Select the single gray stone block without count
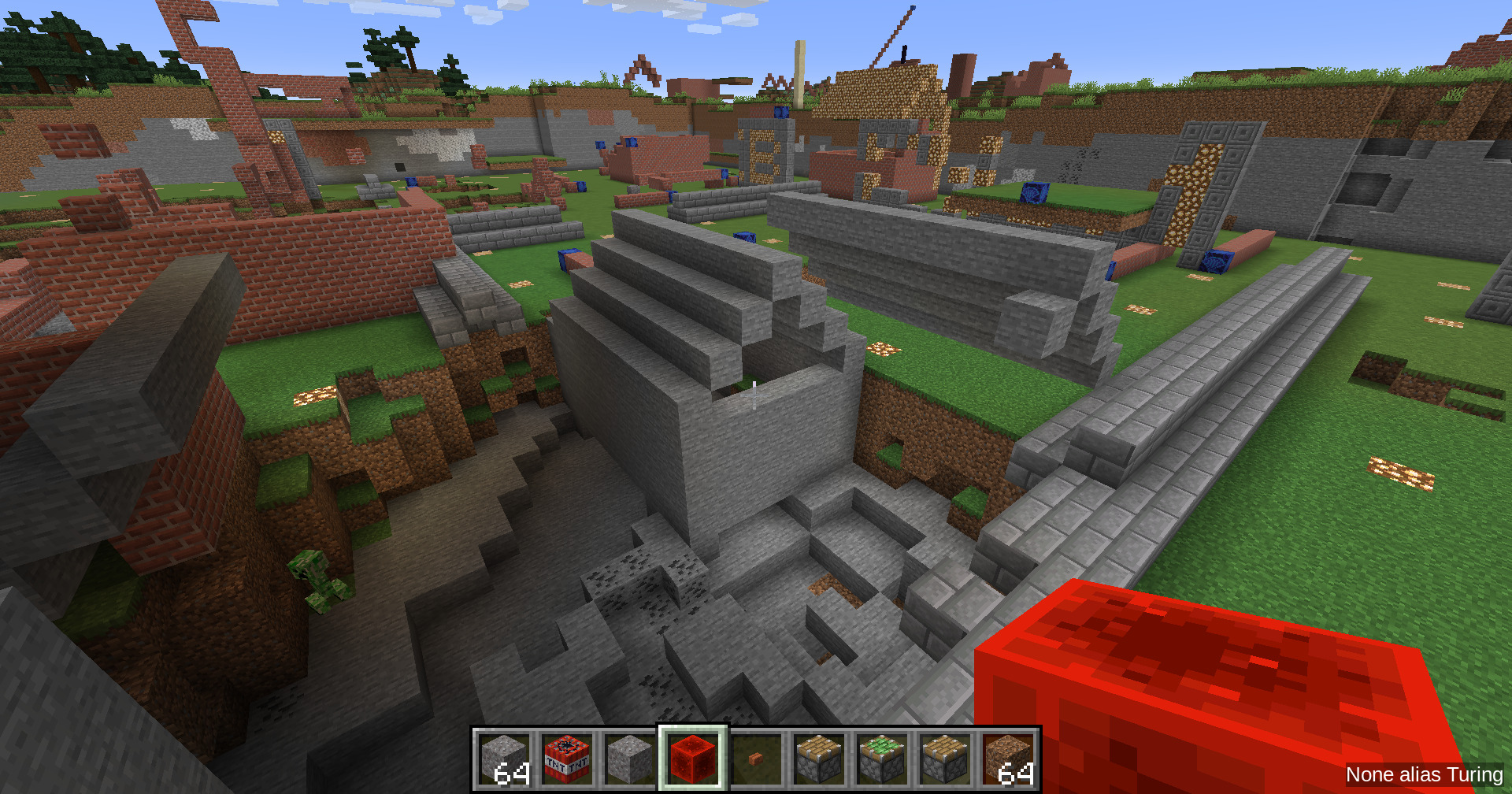 pos(630,759)
